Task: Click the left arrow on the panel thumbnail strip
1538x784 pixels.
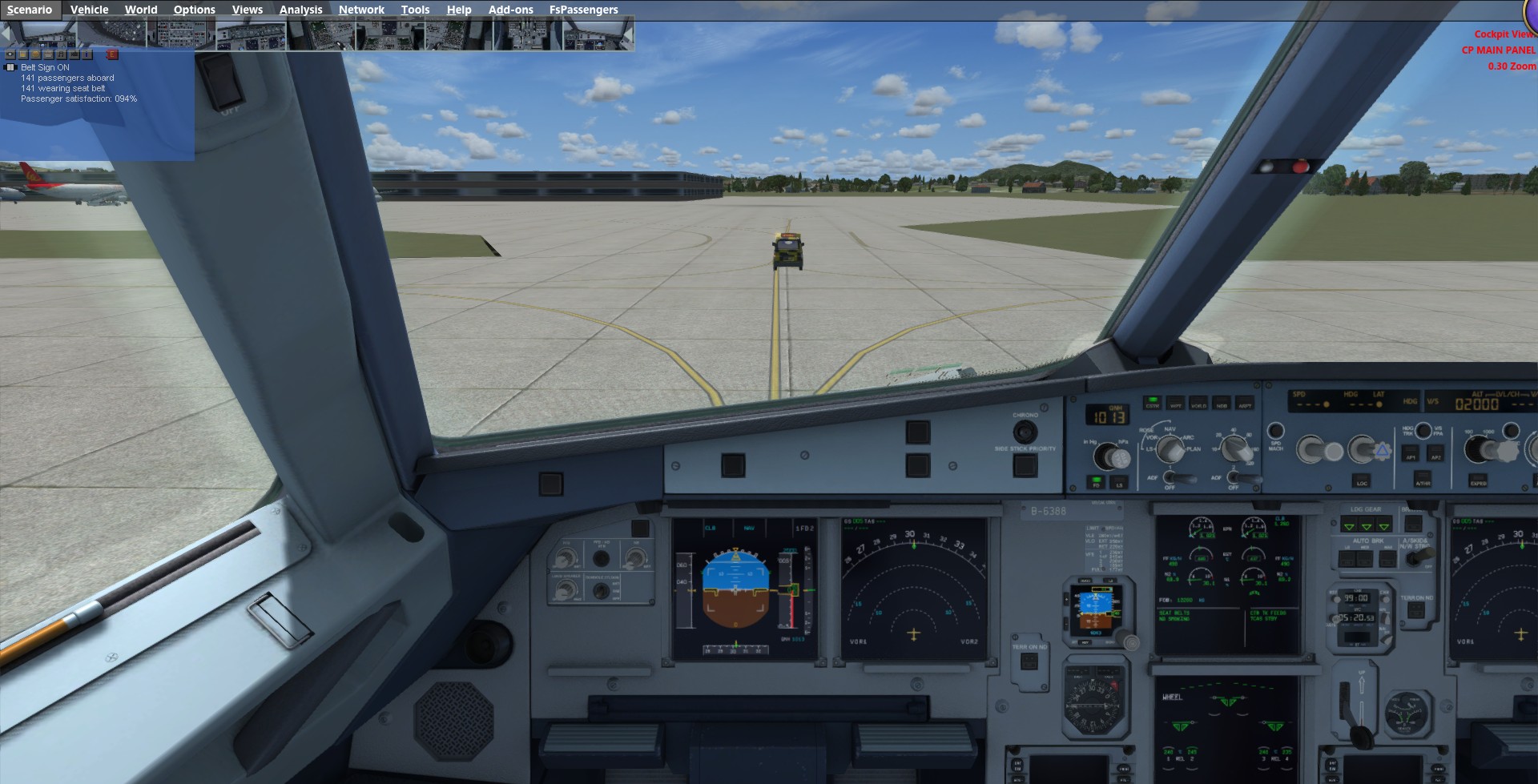Action: point(6,34)
